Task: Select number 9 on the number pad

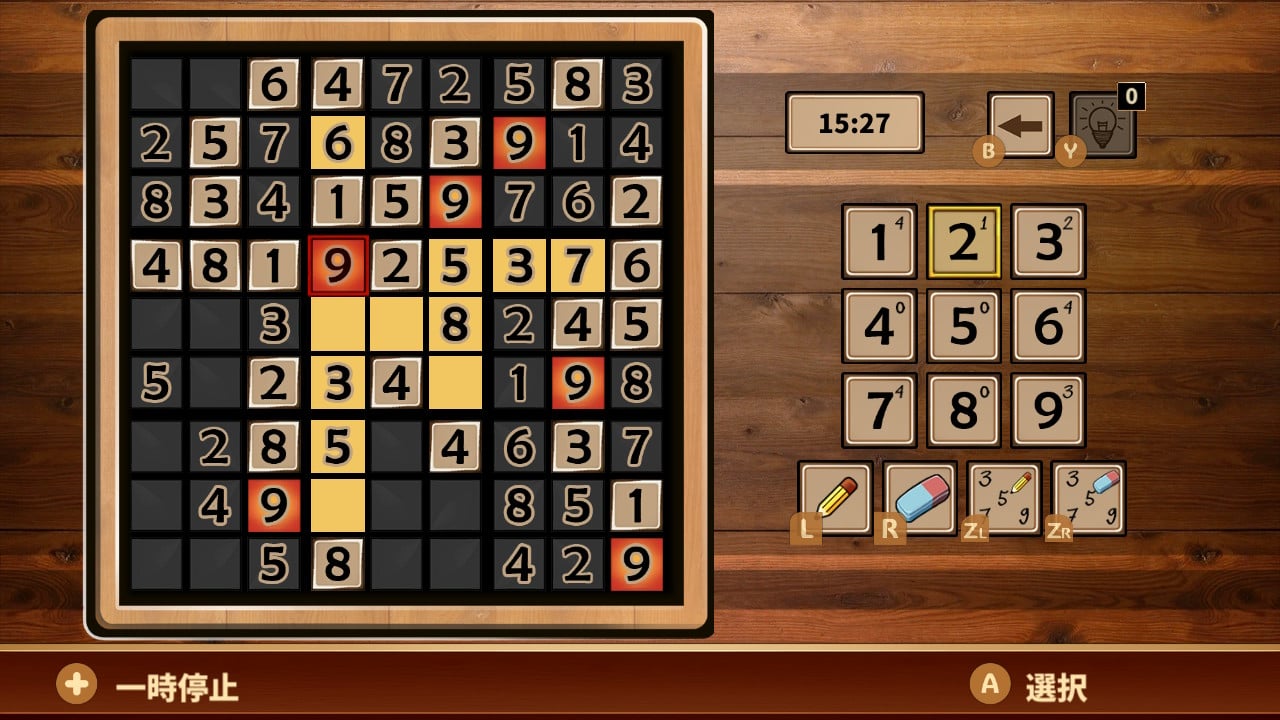Action: (1046, 410)
